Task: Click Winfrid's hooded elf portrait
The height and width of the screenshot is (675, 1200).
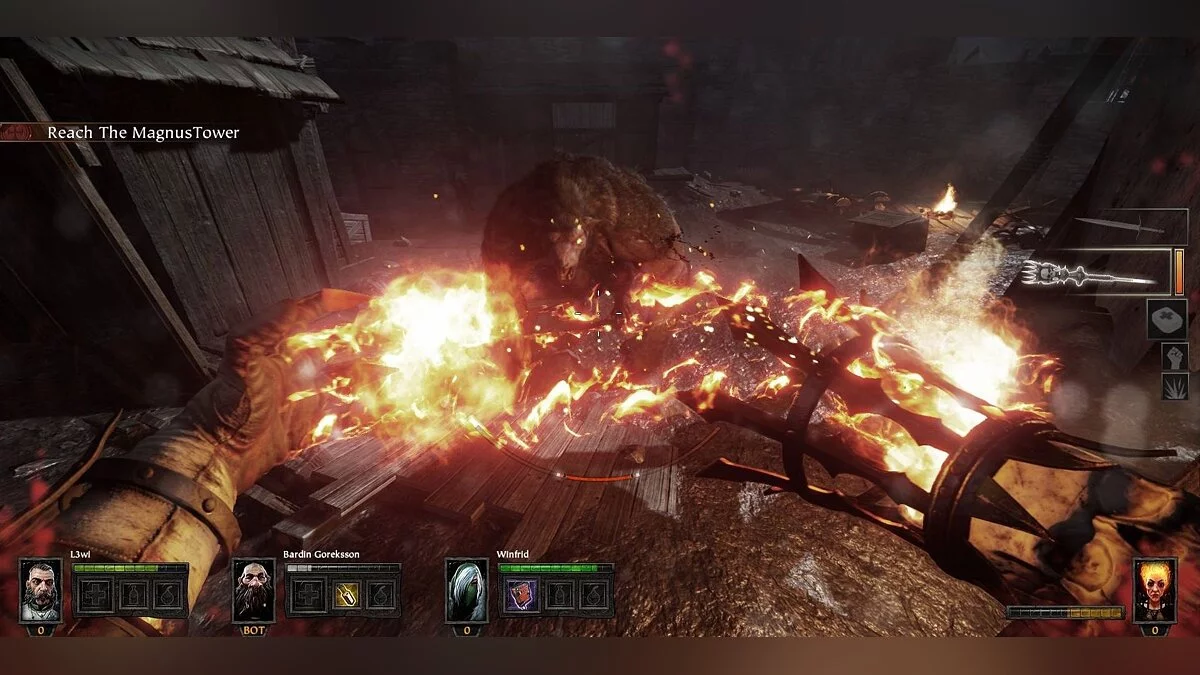Action: [466, 591]
